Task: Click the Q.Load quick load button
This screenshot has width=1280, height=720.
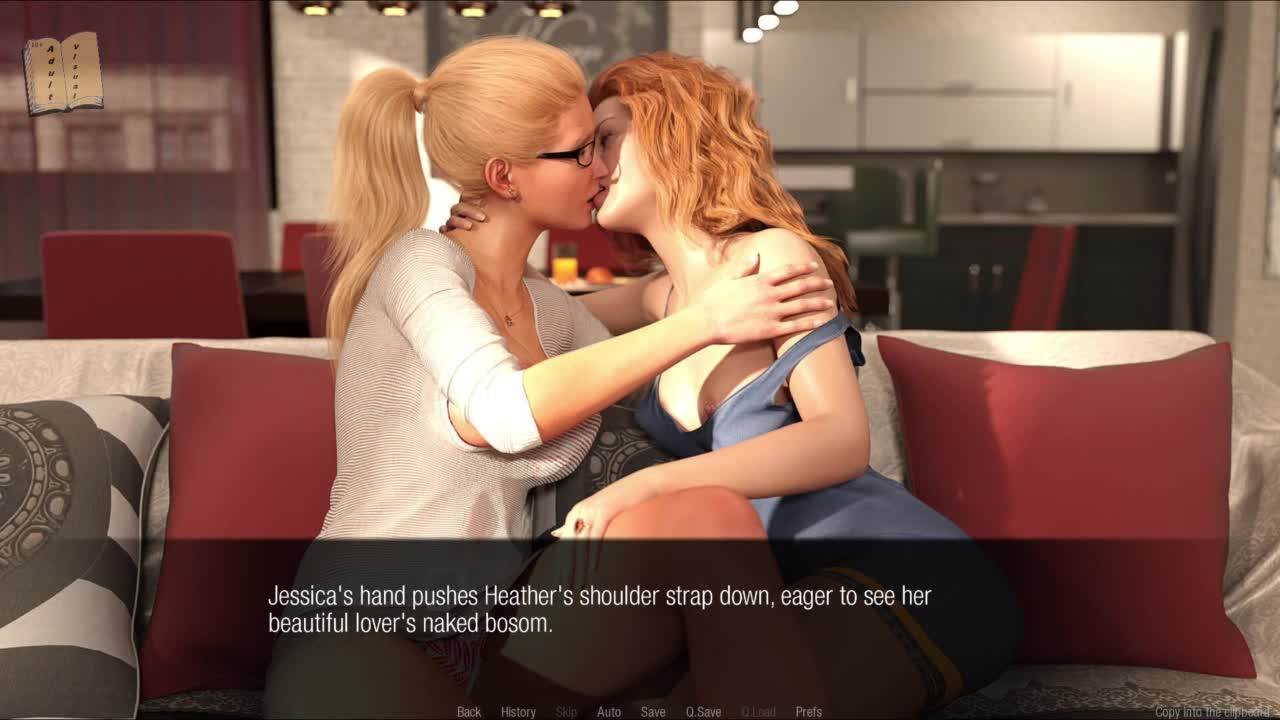Action: [x=758, y=712]
